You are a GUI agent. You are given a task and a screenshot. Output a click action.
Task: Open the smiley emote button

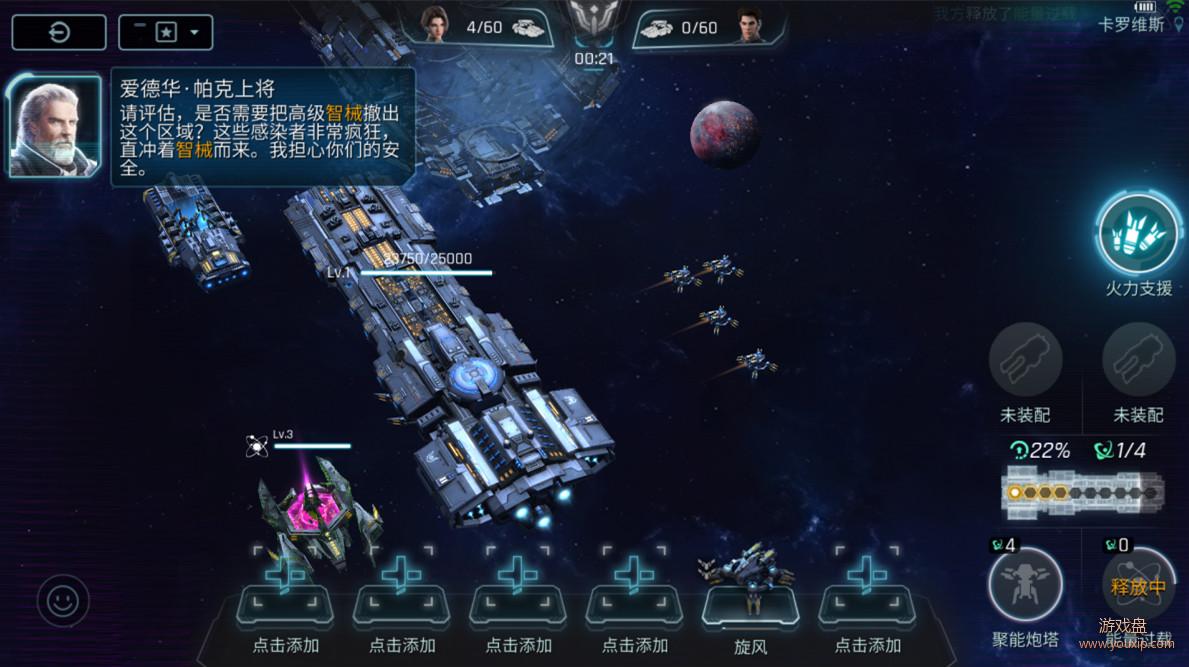point(63,601)
